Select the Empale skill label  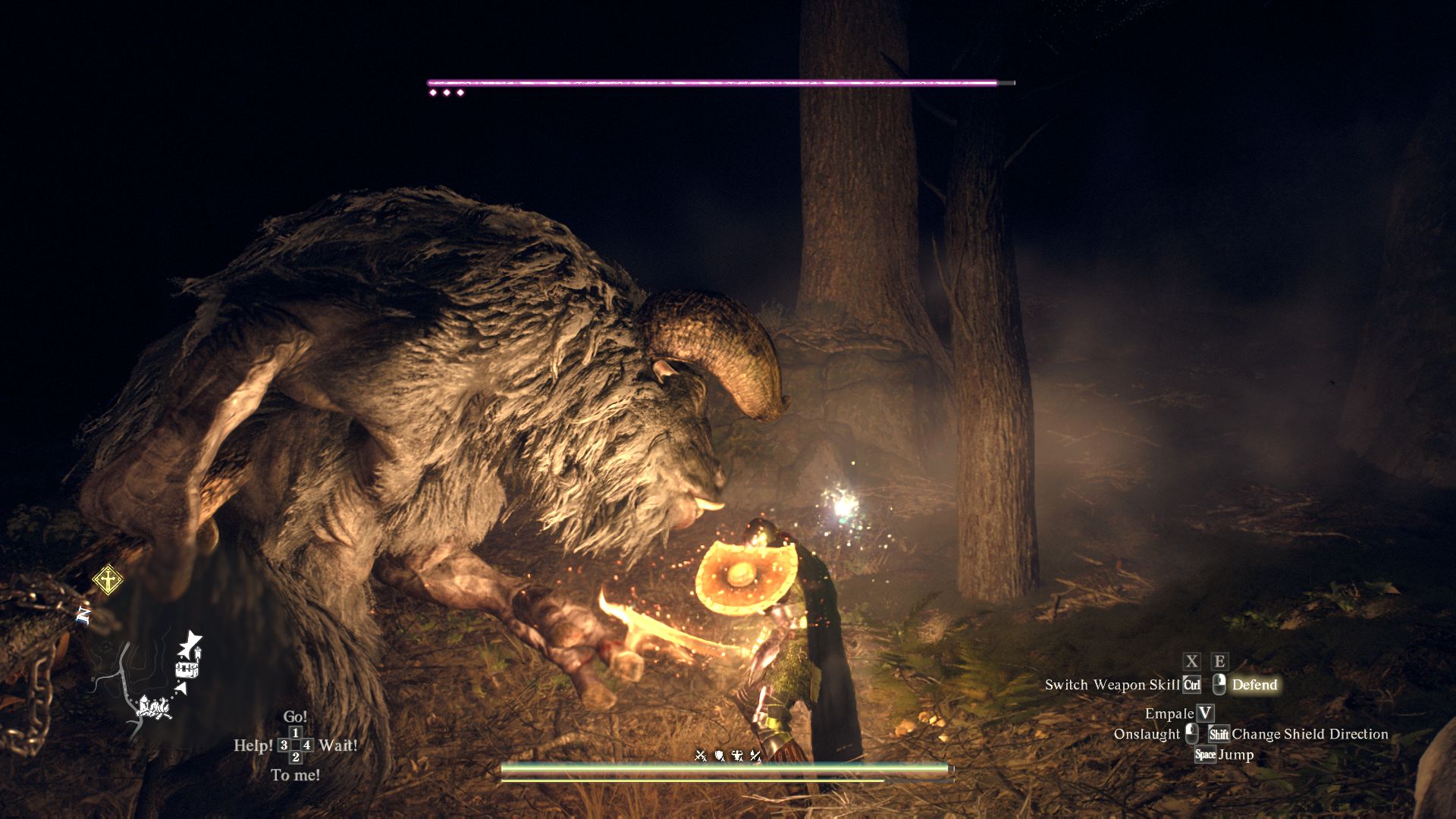[1169, 714]
